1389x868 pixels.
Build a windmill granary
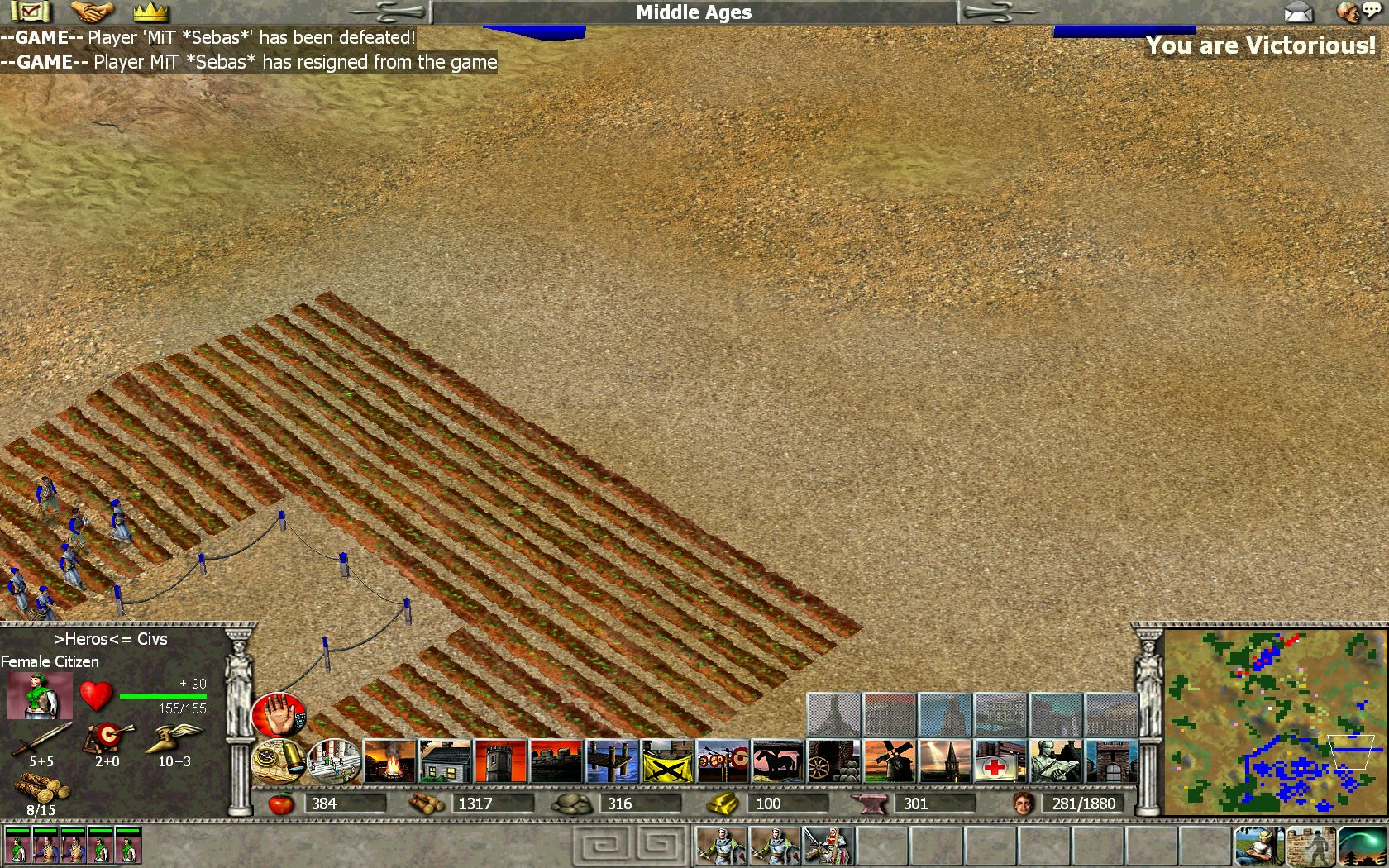[890, 761]
